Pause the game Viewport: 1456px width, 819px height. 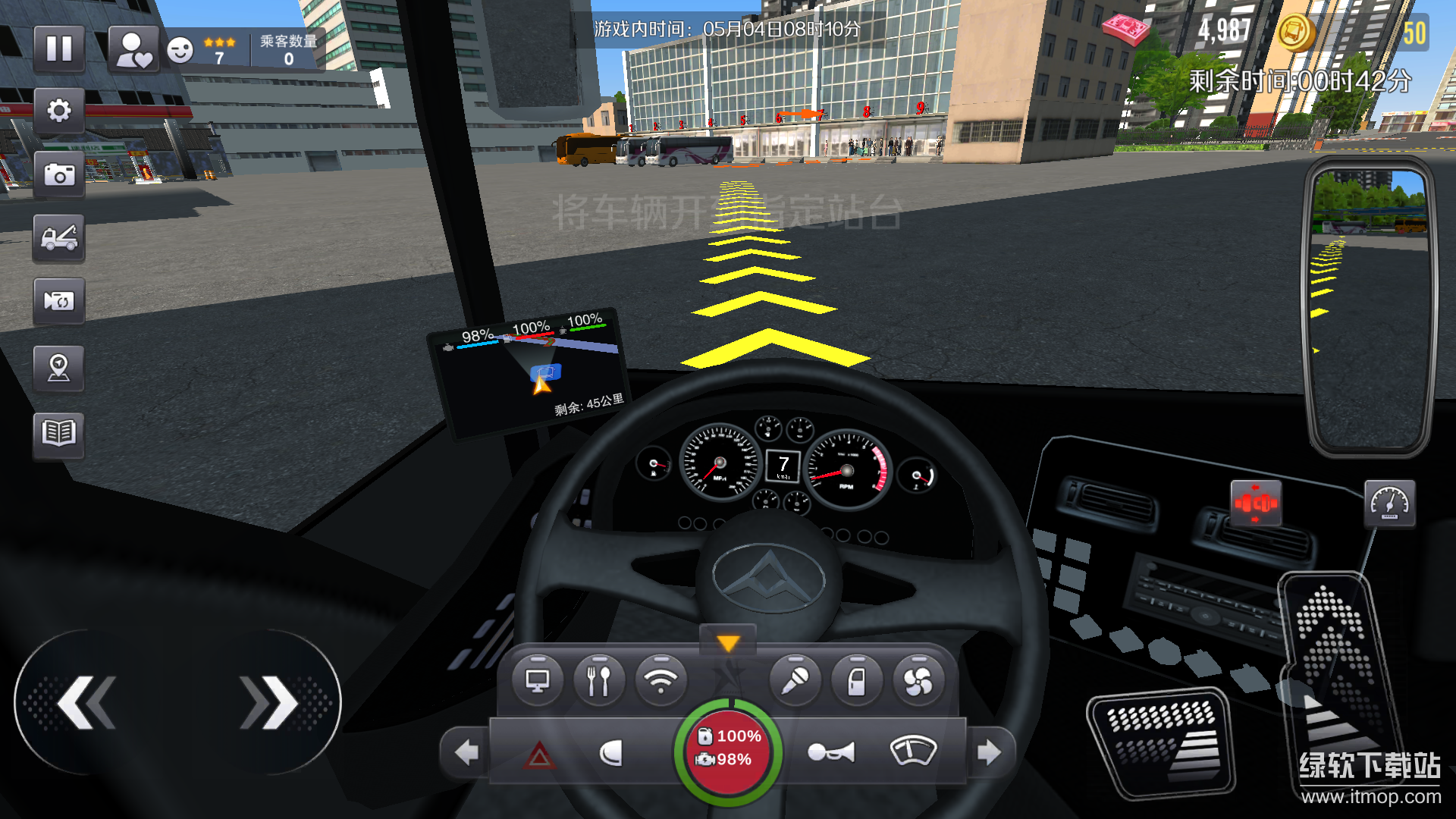click(x=58, y=49)
